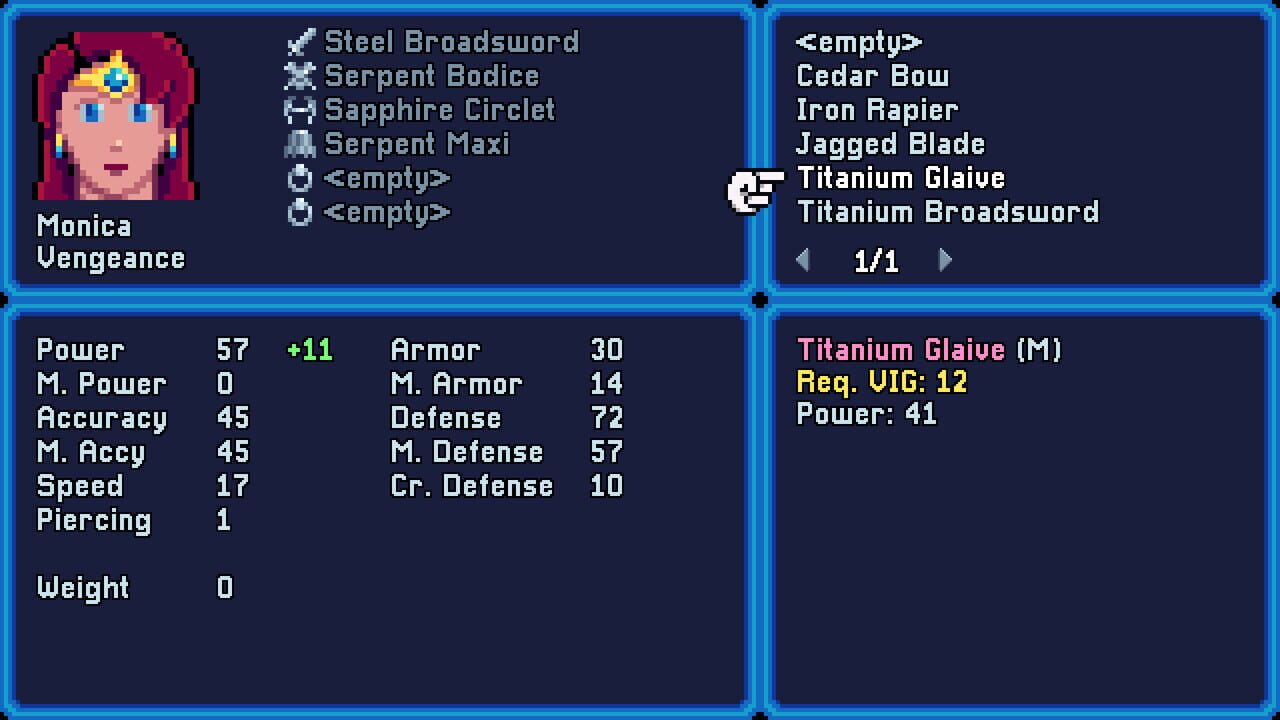1280x720 pixels.
Task: Click the Vengeance title under Monica's name
Action: [109, 258]
